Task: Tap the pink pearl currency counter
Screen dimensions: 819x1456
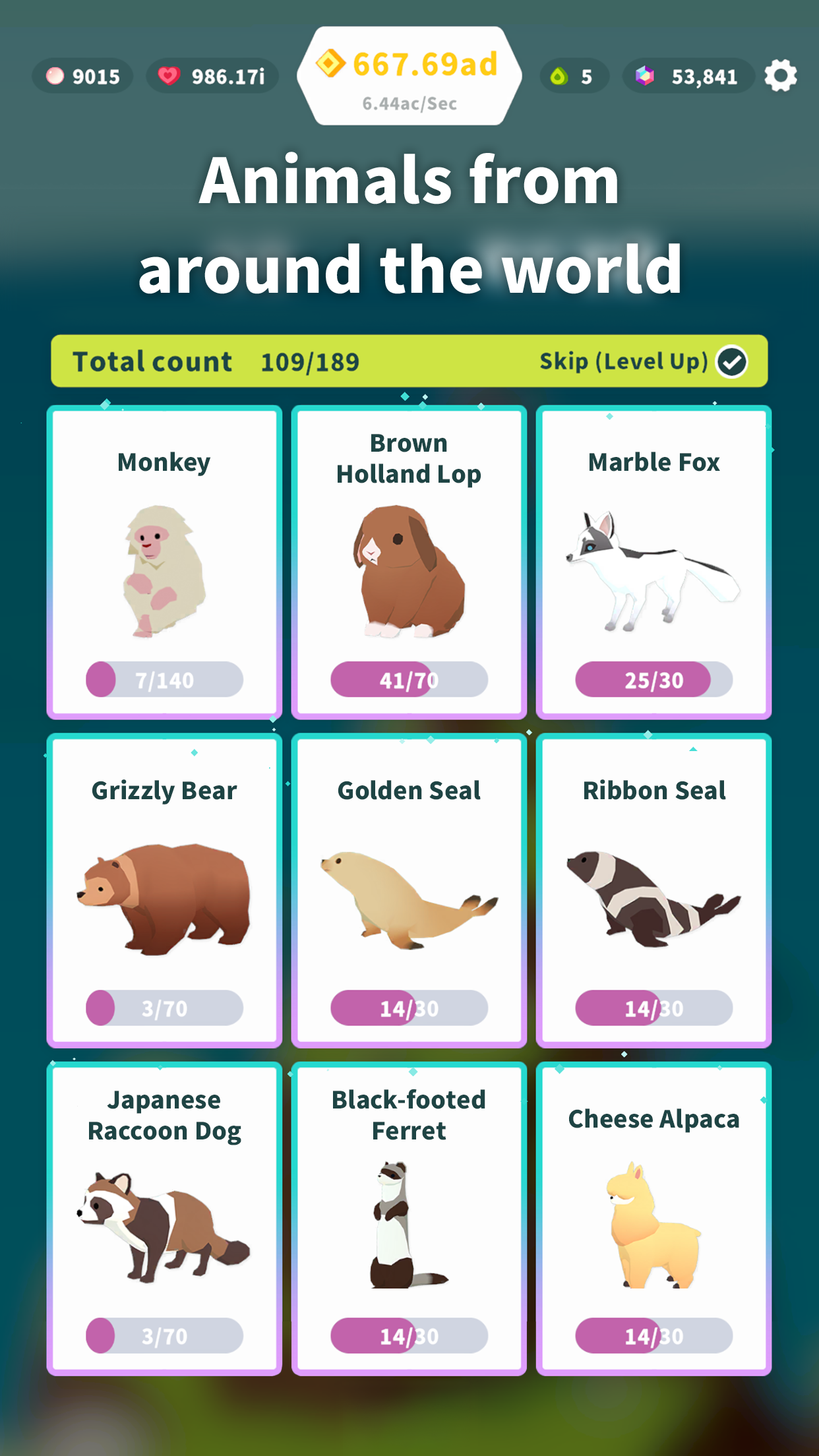Action: [82, 76]
